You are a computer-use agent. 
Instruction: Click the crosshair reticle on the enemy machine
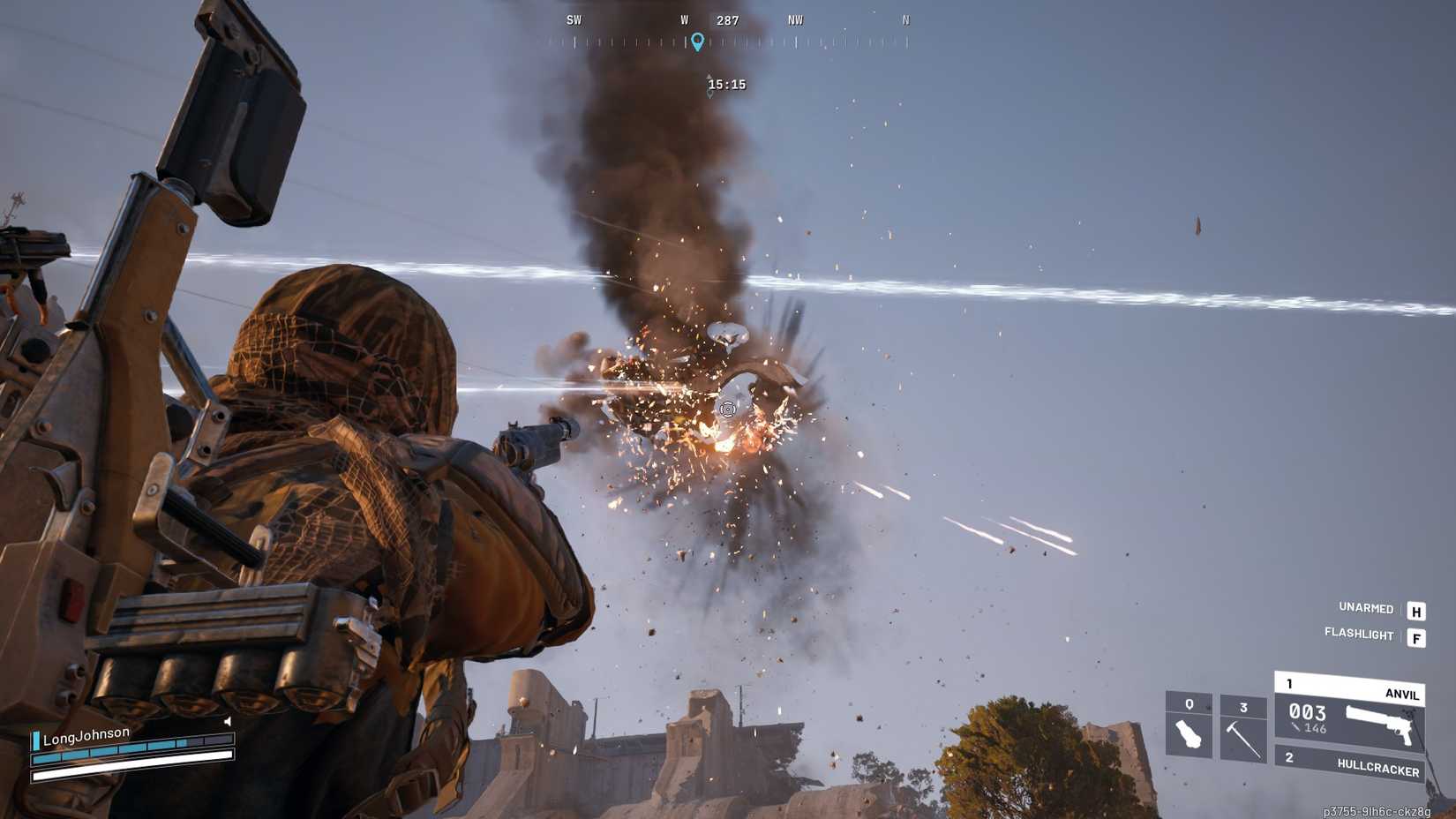click(x=727, y=409)
